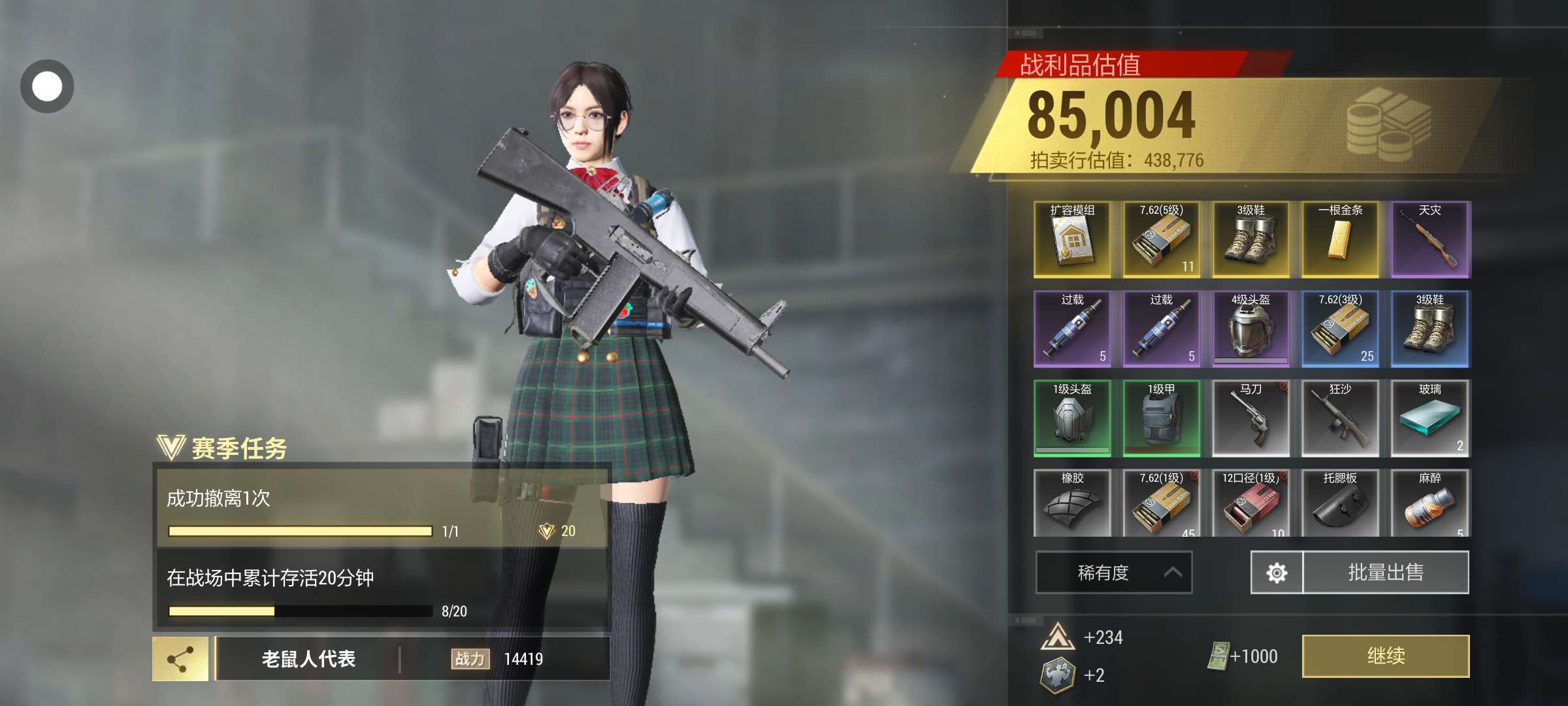Share results with the share button
The image size is (1568, 706).
[x=180, y=659]
